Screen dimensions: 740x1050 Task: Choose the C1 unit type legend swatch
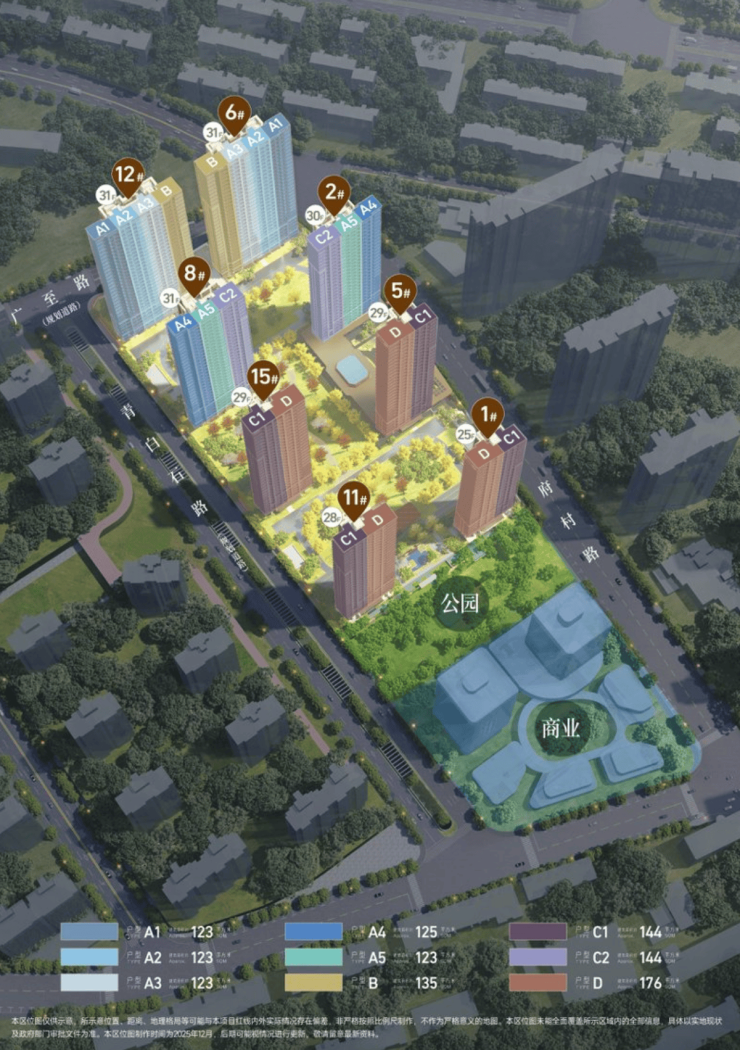pos(538,932)
